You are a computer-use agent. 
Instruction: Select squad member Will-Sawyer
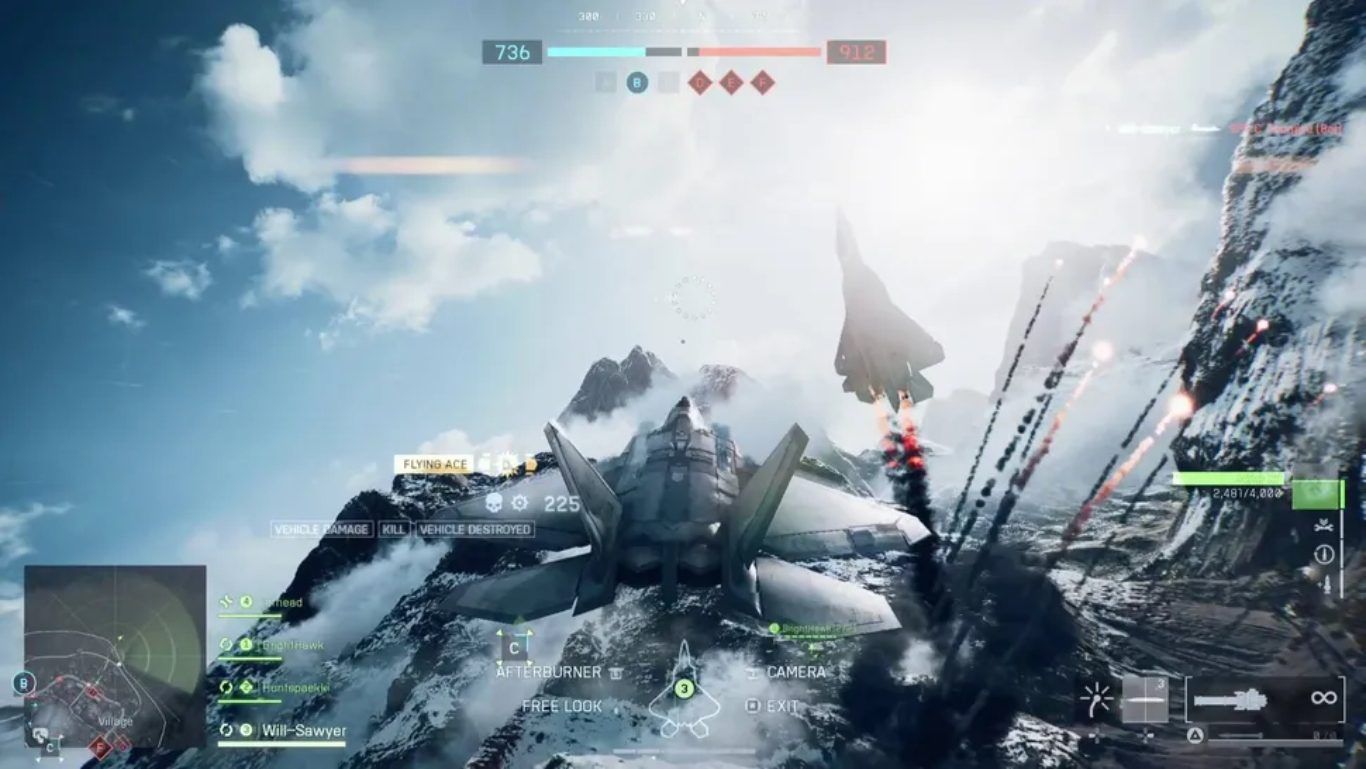point(303,731)
